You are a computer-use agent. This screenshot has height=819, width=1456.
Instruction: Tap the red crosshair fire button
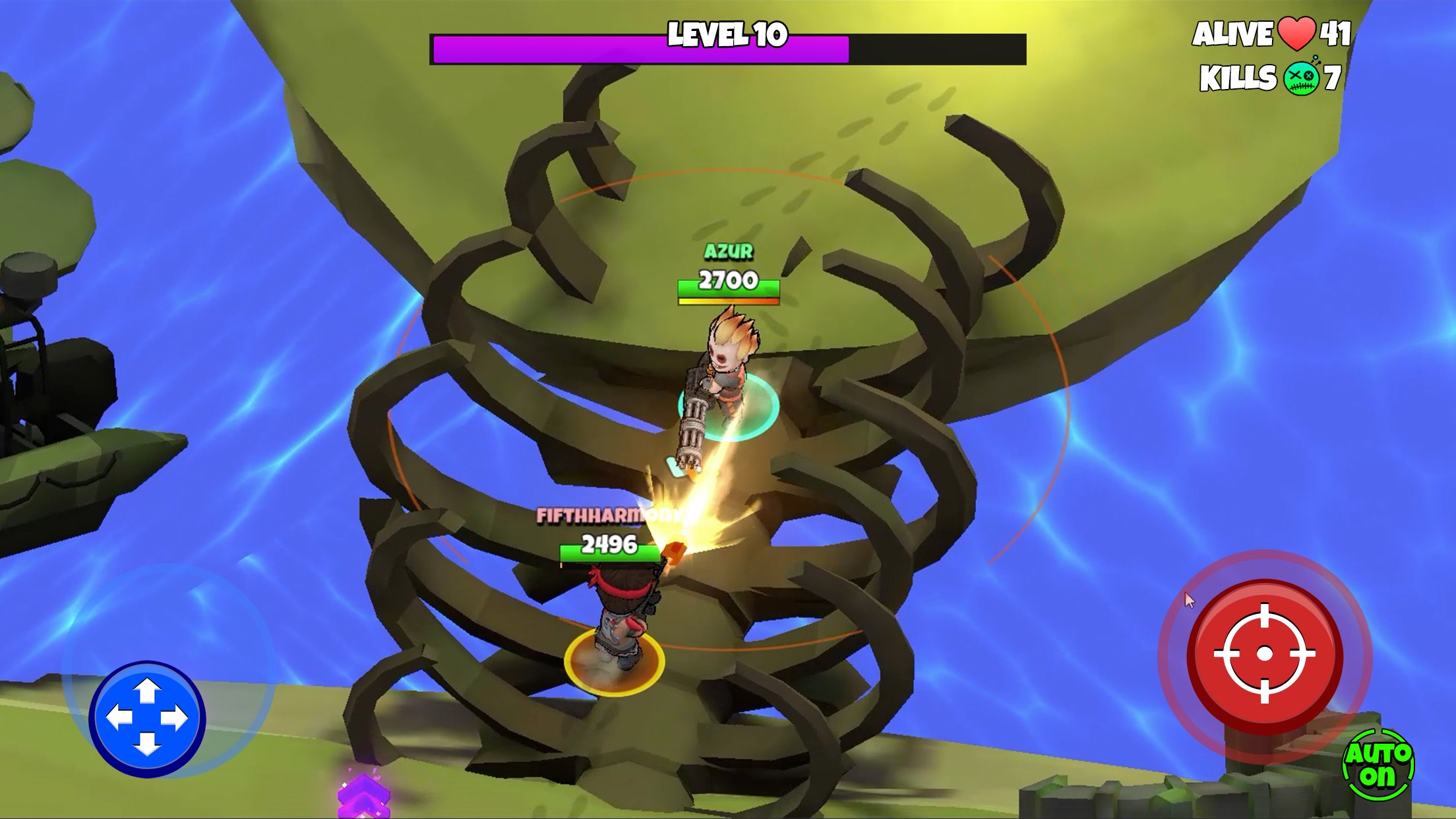click(1264, 654)
